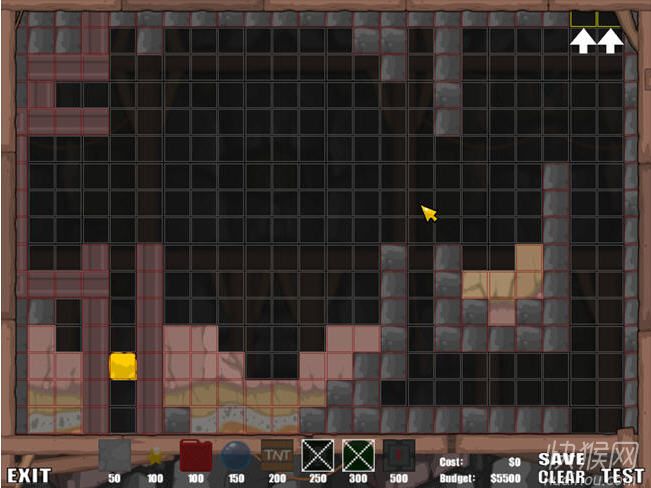651x488 pixels.
Task: Select the grey stone block costing 50
Action: click(114, 455)
